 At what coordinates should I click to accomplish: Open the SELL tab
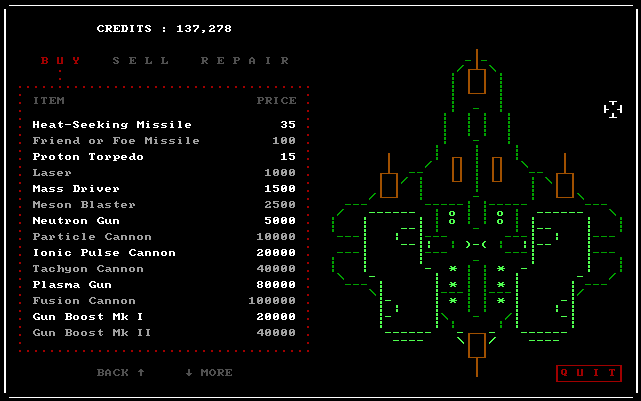tap(133, 60)
